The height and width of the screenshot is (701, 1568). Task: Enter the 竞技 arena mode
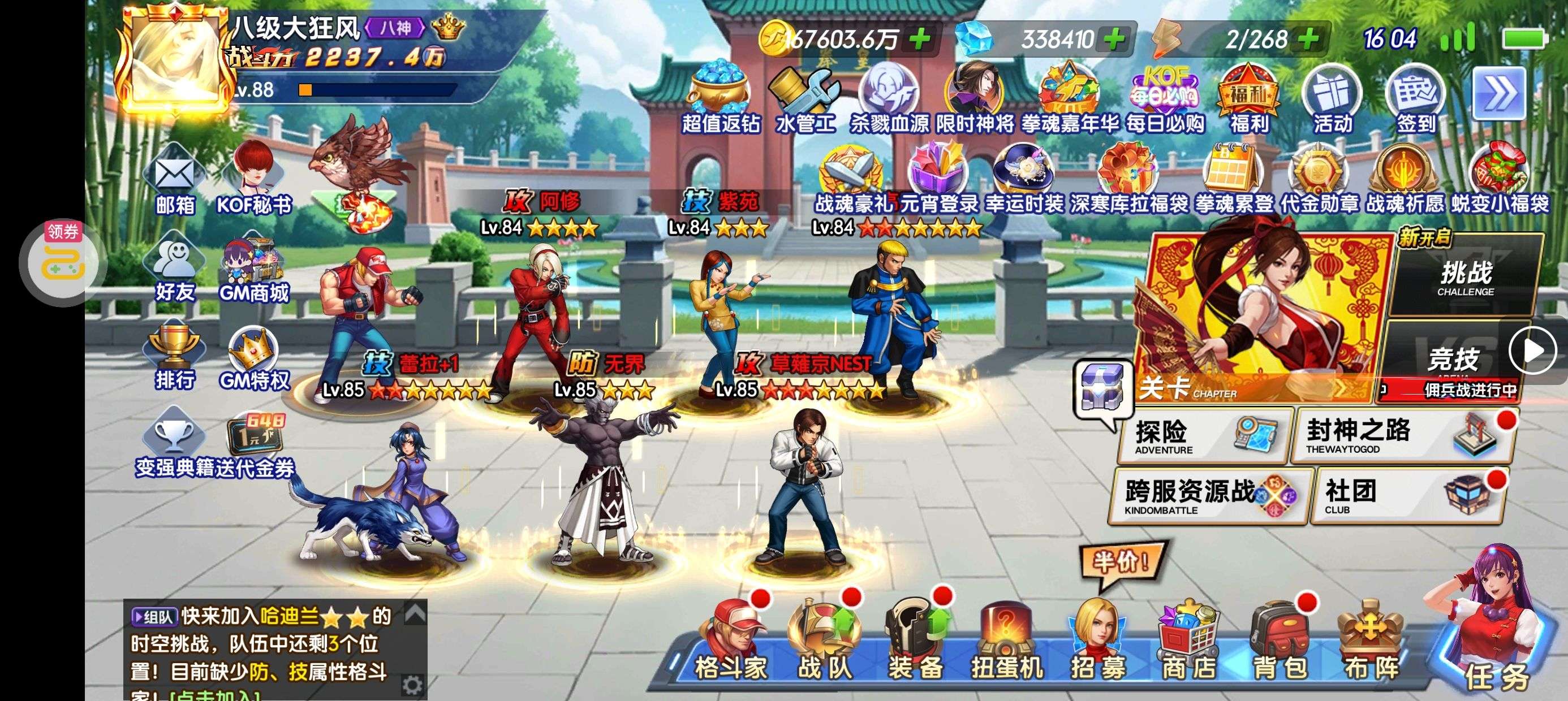point(1454,359)
